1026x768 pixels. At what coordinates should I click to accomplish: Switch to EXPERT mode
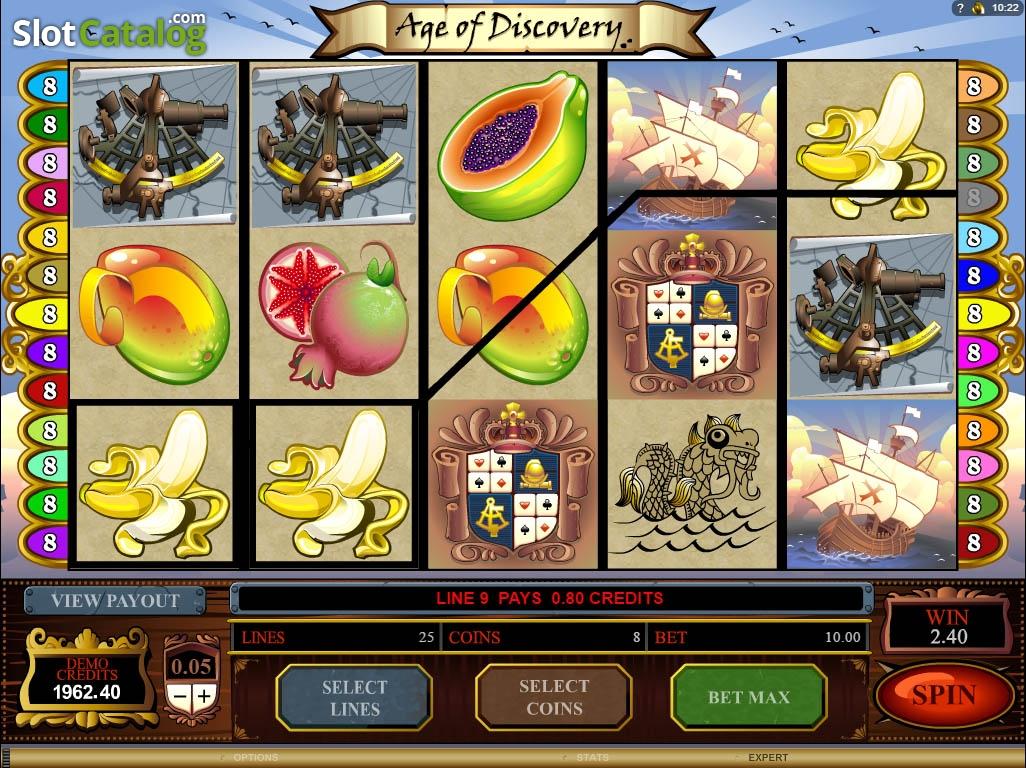coord(768,758)
